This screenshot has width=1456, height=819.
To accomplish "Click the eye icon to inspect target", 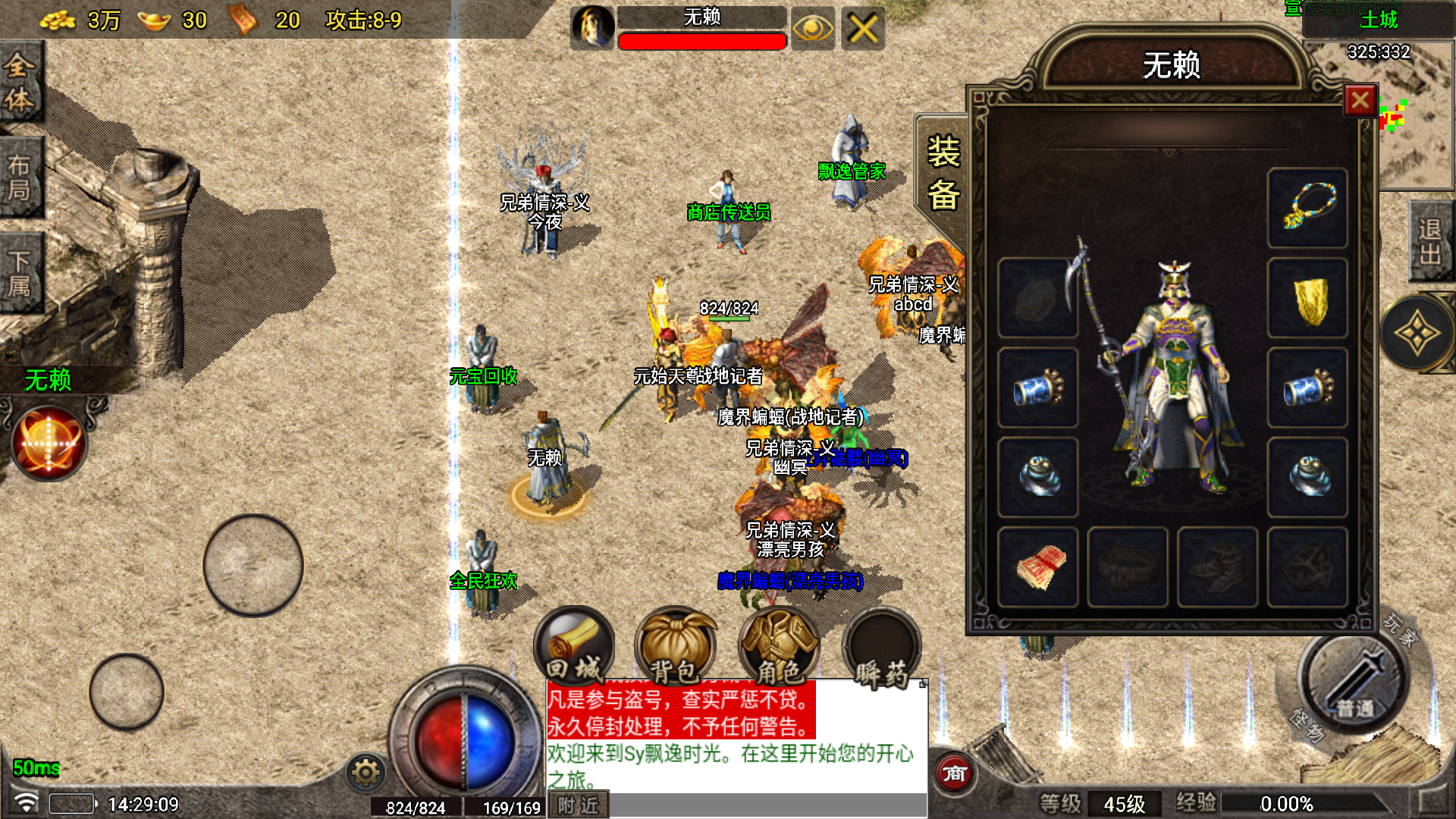I will (x=812, y=30).
